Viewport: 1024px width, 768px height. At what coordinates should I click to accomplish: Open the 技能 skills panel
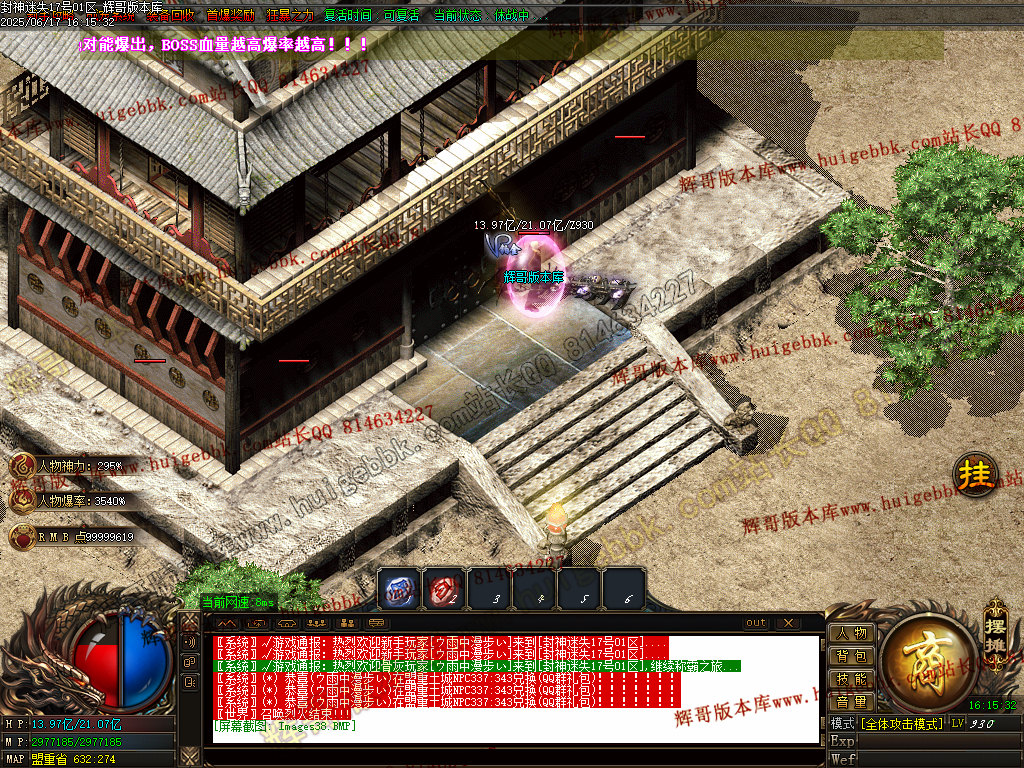pyautogui.click(x=851, y=679)
